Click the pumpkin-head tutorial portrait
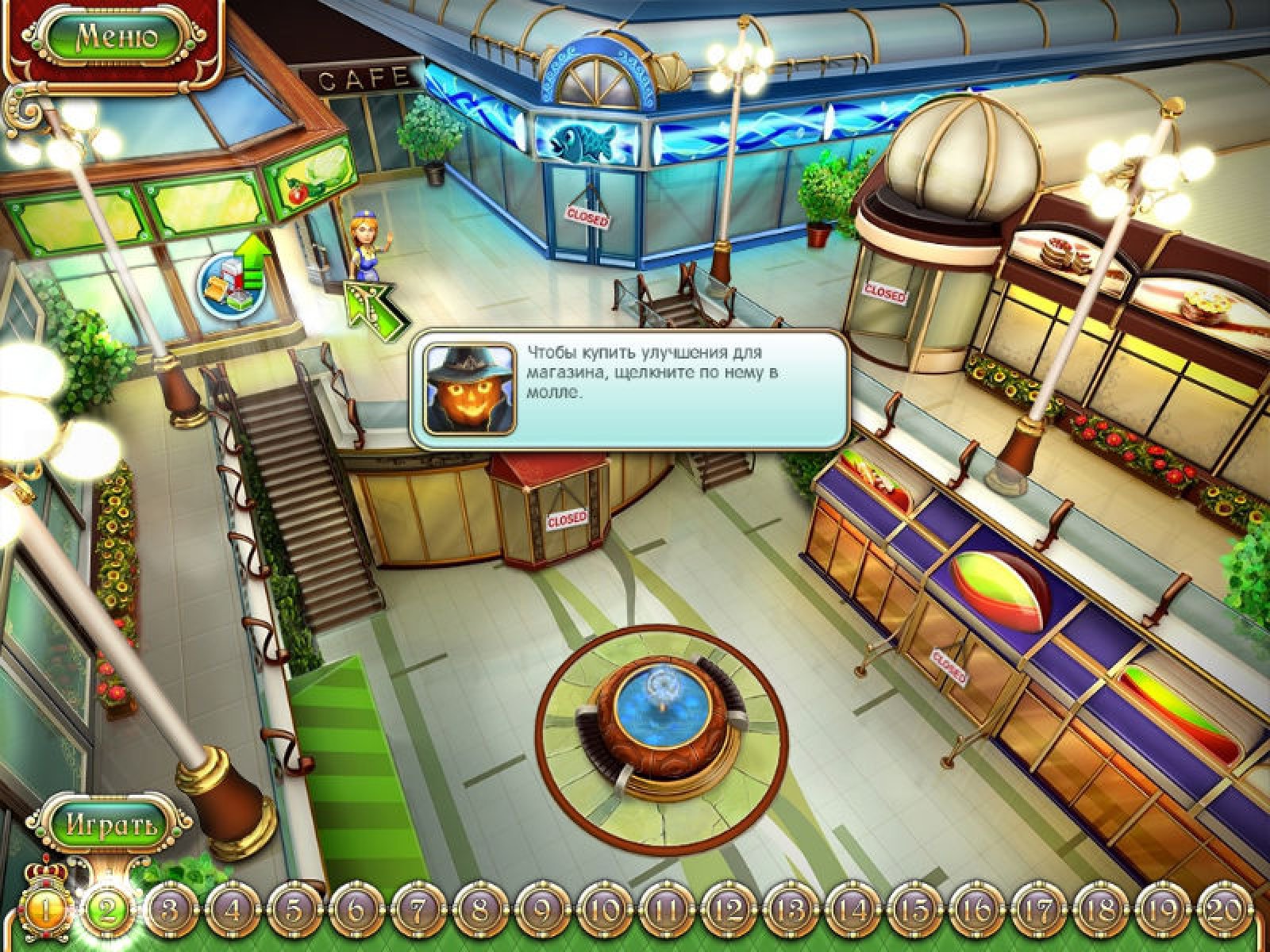This screenshot has height=952, width=1270. coord(468,388)
